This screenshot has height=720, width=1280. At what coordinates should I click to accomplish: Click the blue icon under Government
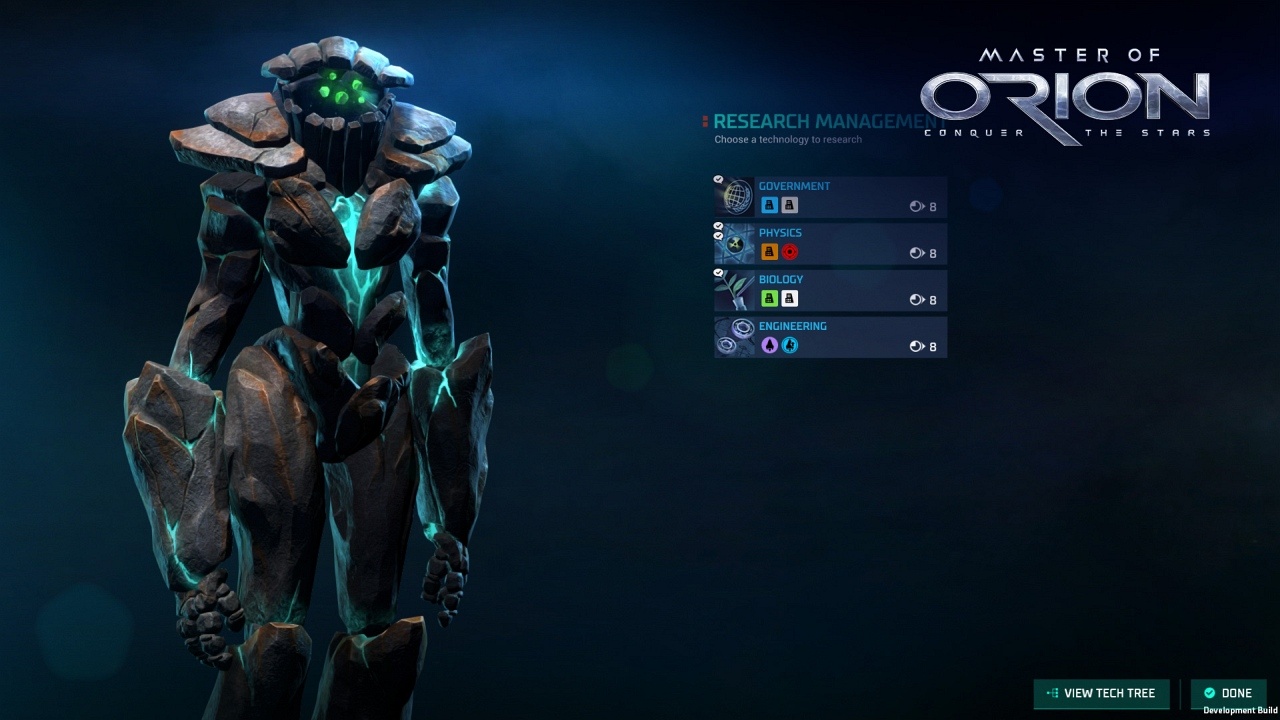tap(769, 205)
